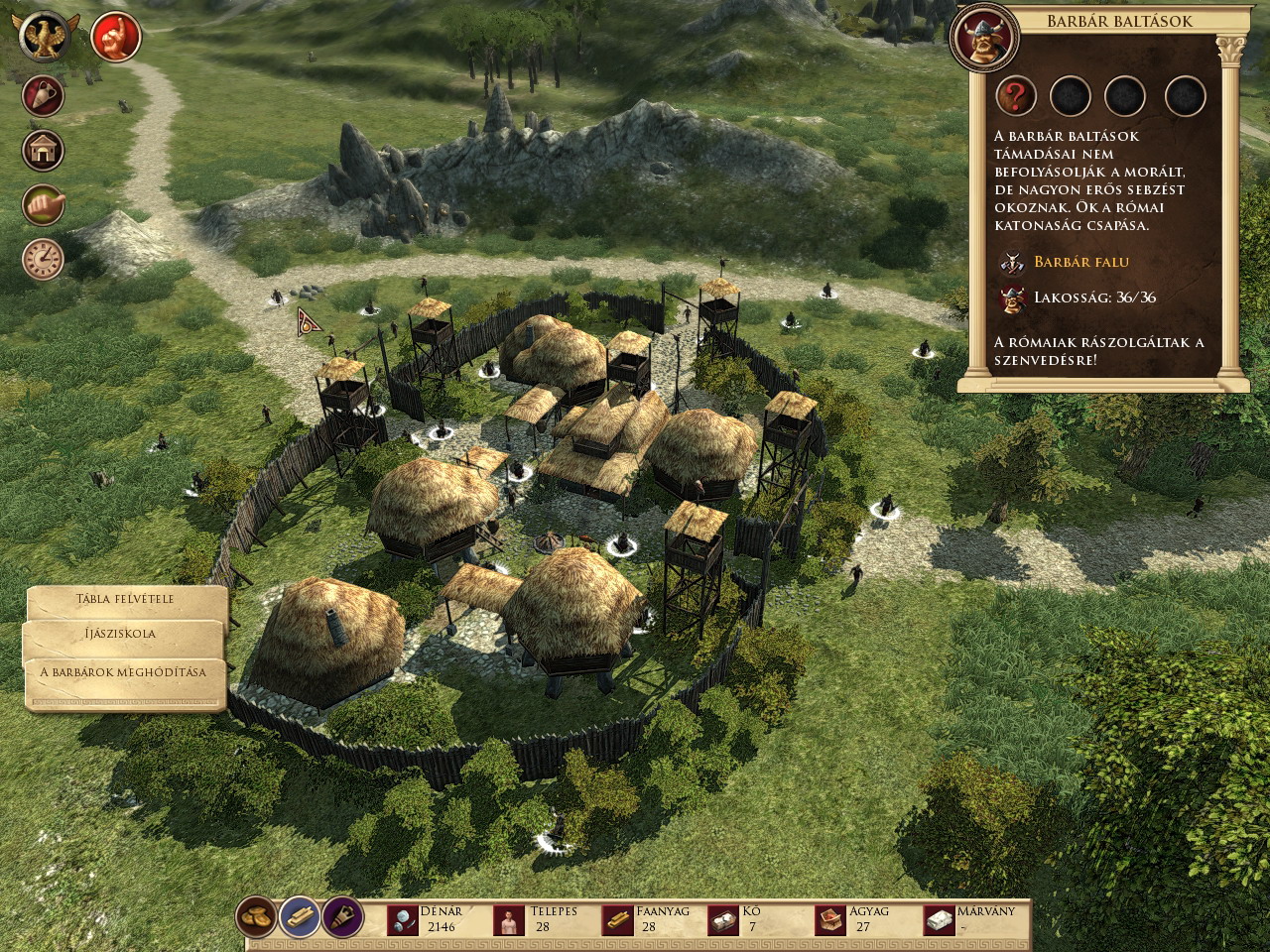Switch to the purple goods resources tab
Screen dimensions: 1270x952
tap(342, 917)
